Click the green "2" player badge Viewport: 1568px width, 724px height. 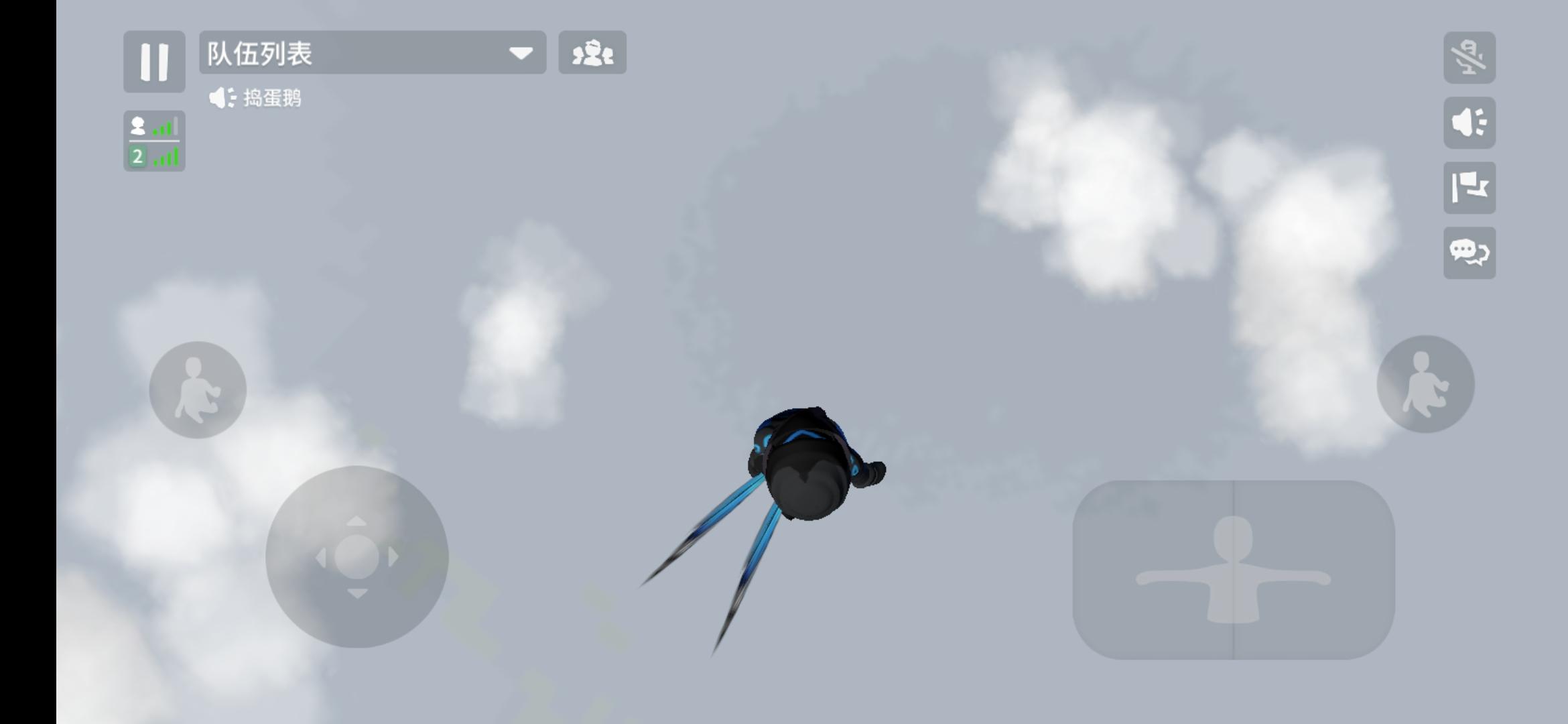137,158
